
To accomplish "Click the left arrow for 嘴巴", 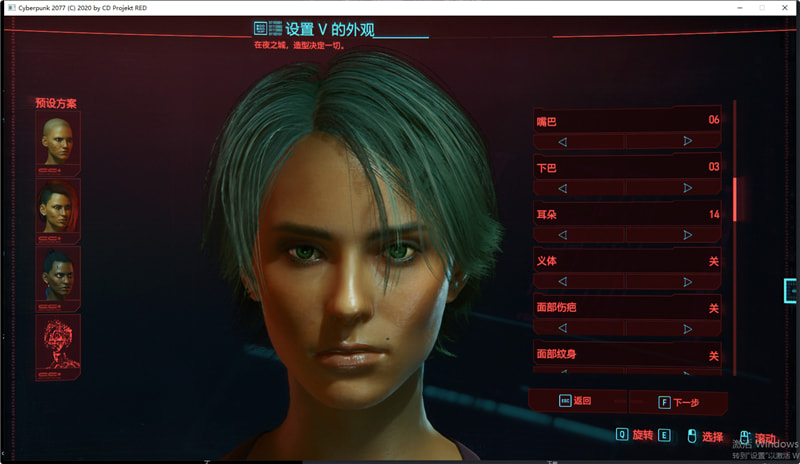I will point(563,141).
